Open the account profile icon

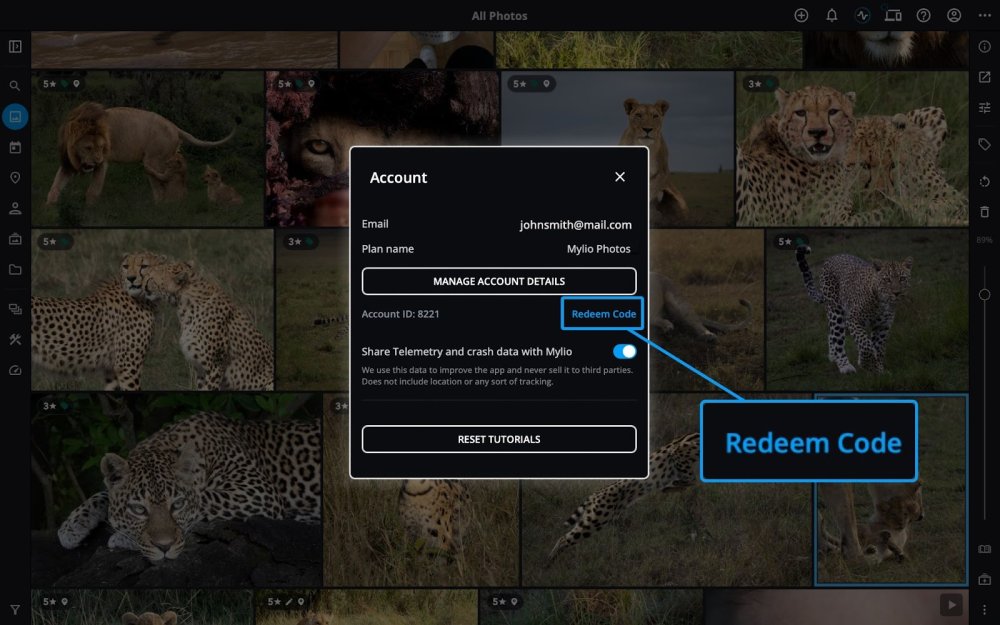click(x=954, y=15)
